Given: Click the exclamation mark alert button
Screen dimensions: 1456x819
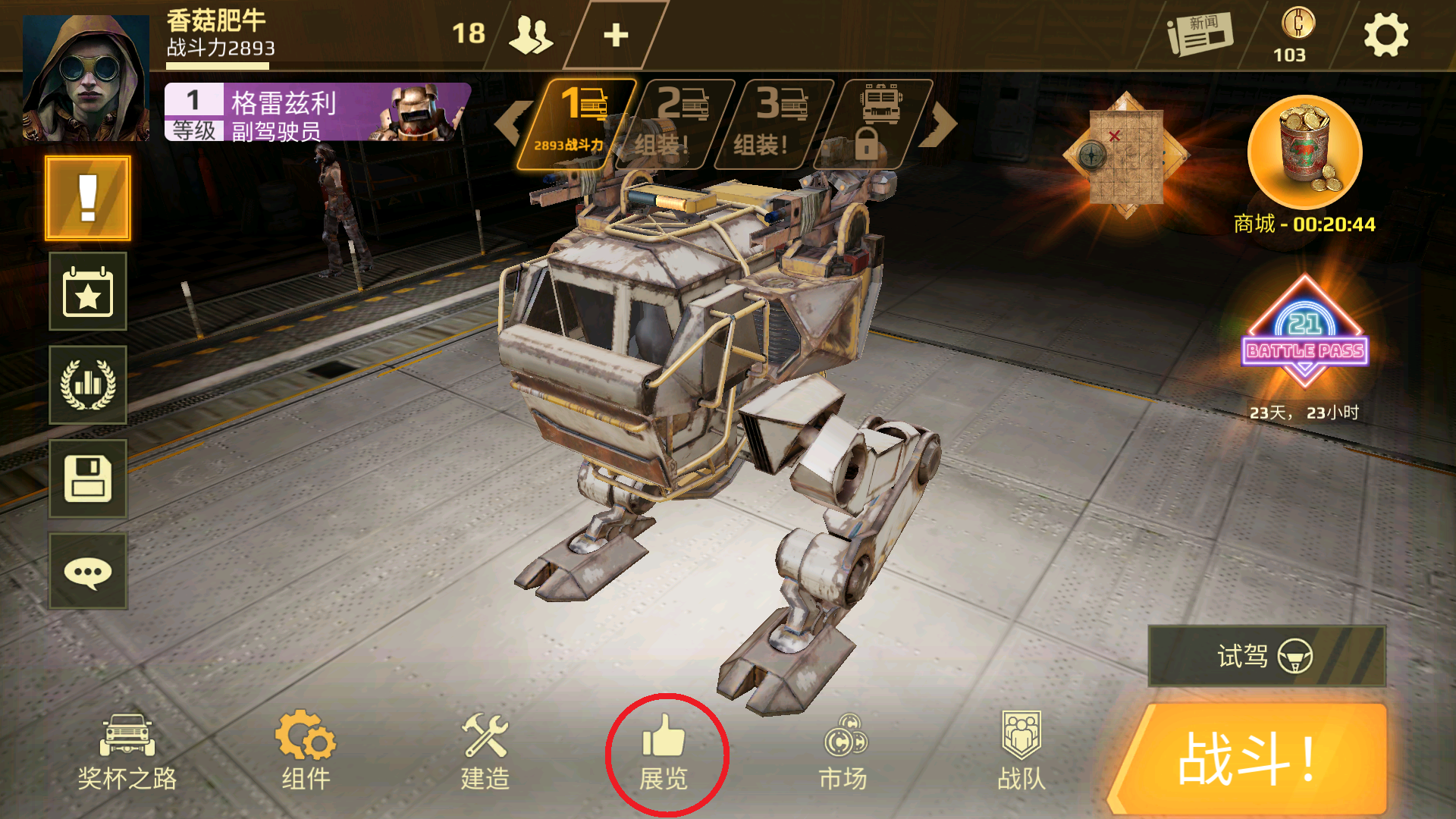Looking at the screenshot, I should pyautogui.click(x=88, y=199).
